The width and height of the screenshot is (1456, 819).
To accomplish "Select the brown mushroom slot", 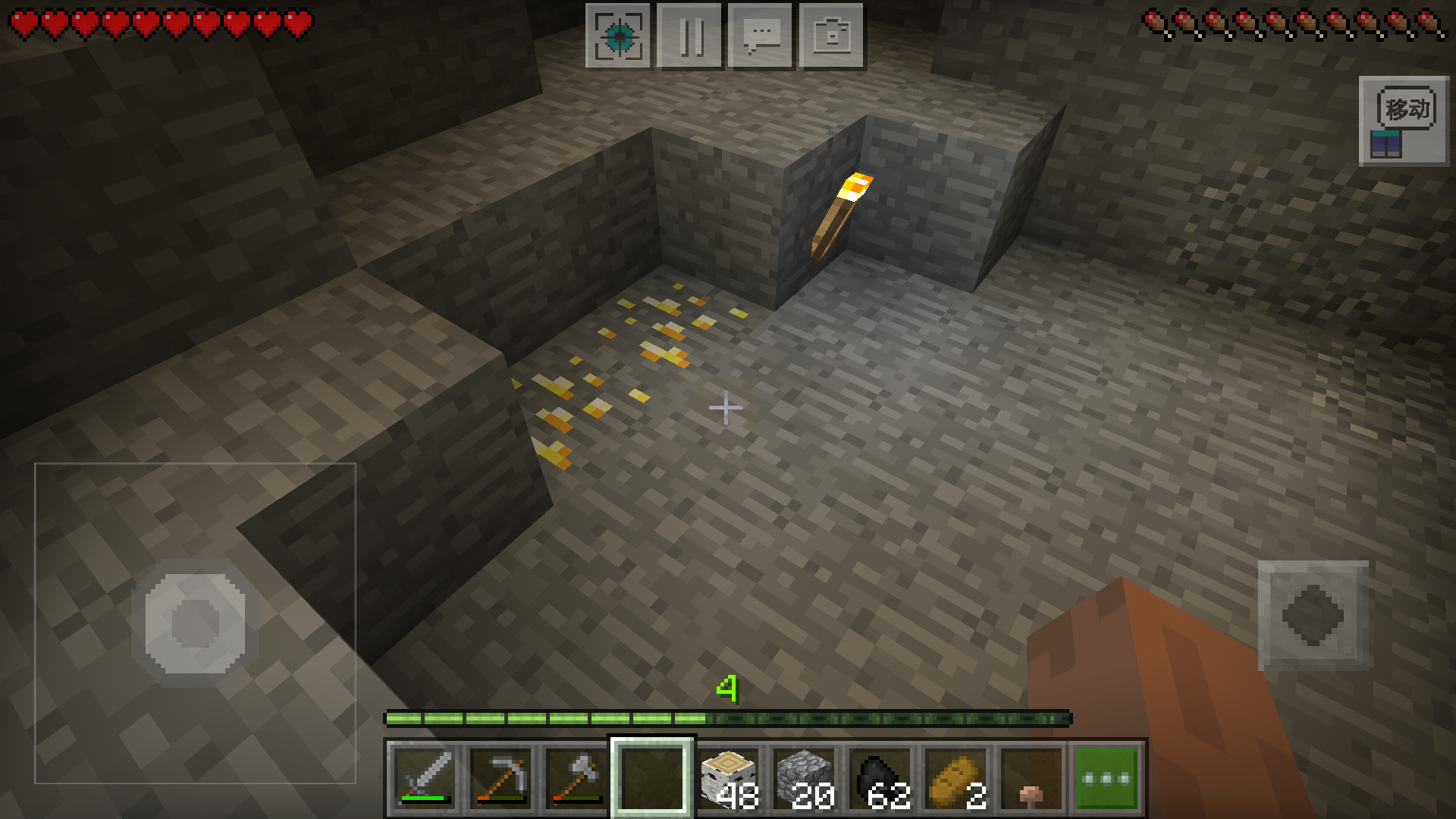I will [x=1031, y=778].
